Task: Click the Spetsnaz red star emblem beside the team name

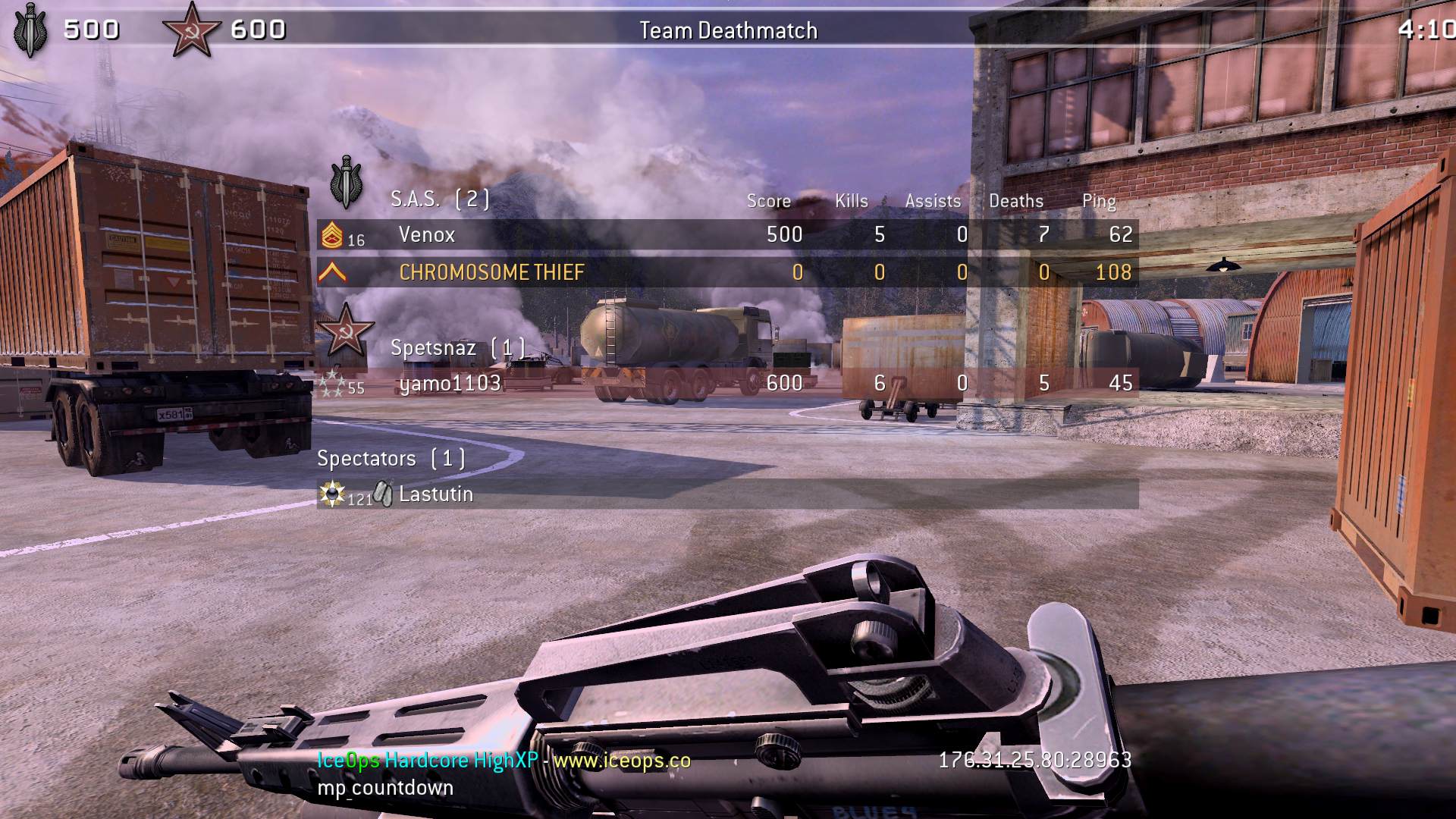Action: (345, 331)
